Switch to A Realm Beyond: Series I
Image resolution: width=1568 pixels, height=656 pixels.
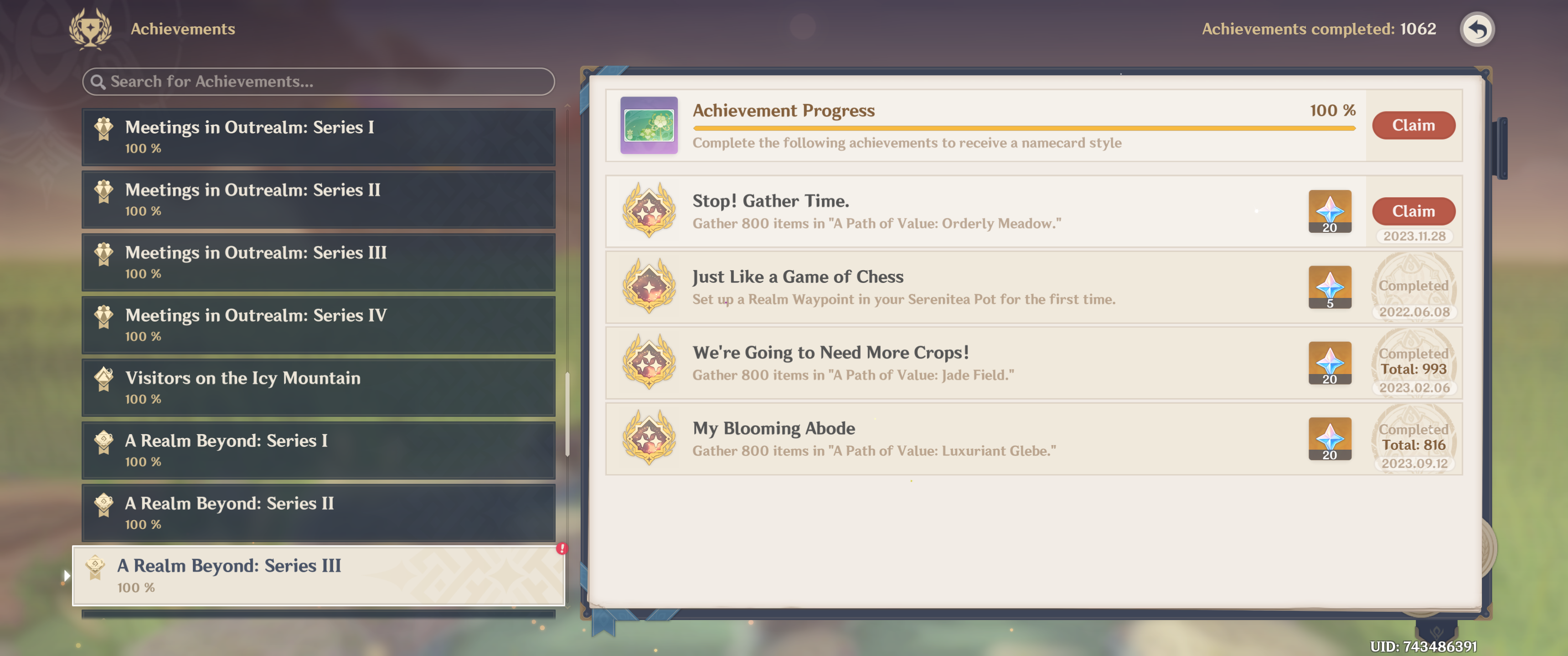(x=318, y=450)
